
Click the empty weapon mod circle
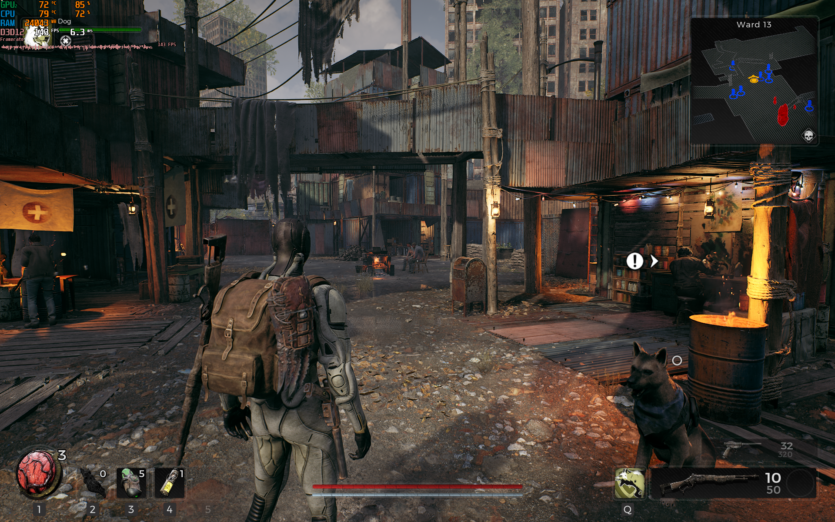799,483
